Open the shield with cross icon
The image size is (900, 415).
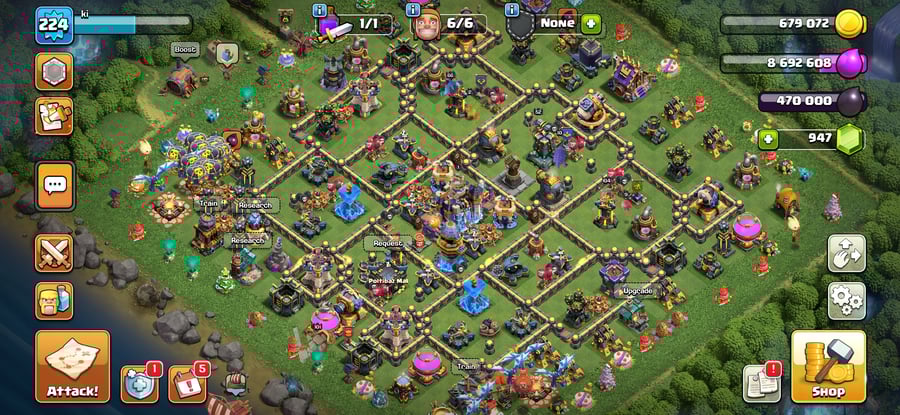point(139,383)
